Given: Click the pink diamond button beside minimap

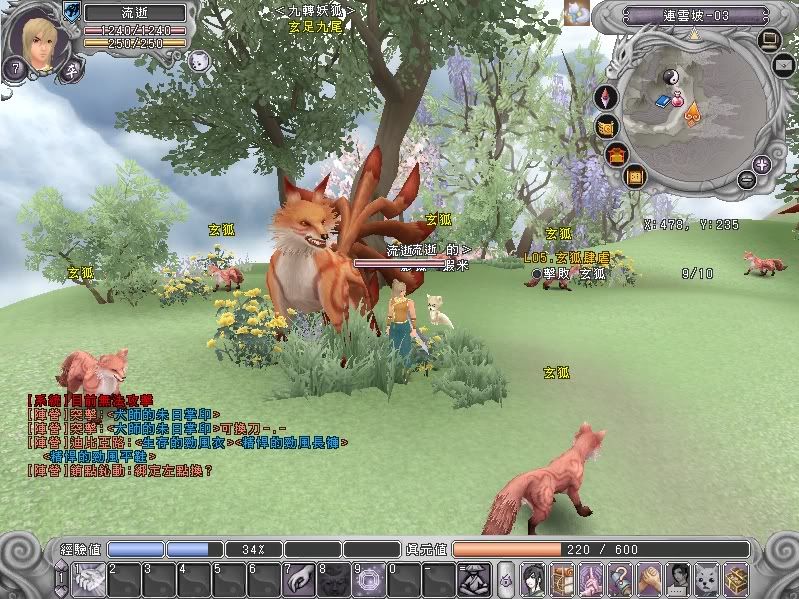Looking at the screenshot, I should (605, 98).
